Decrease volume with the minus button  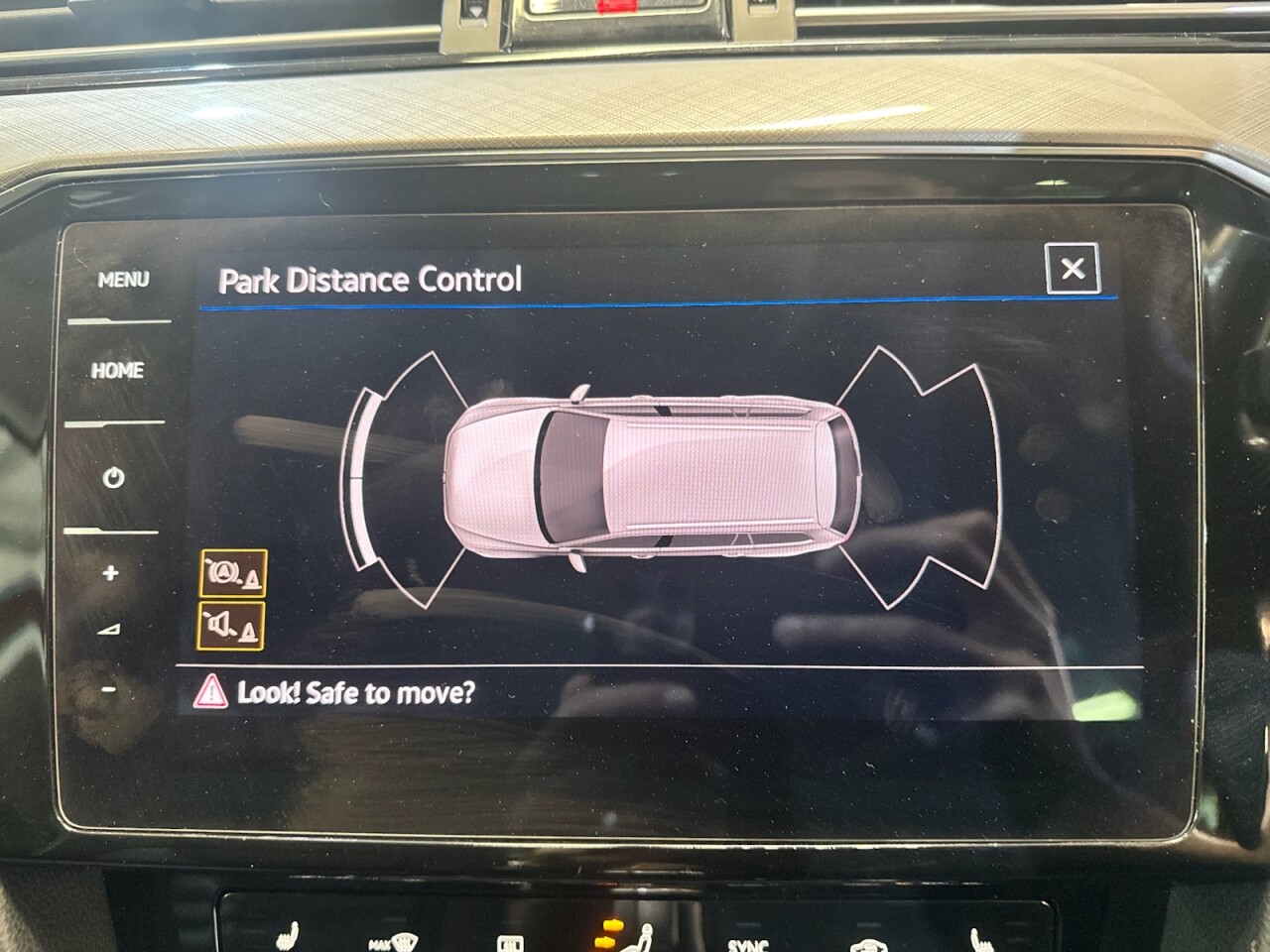109,689
